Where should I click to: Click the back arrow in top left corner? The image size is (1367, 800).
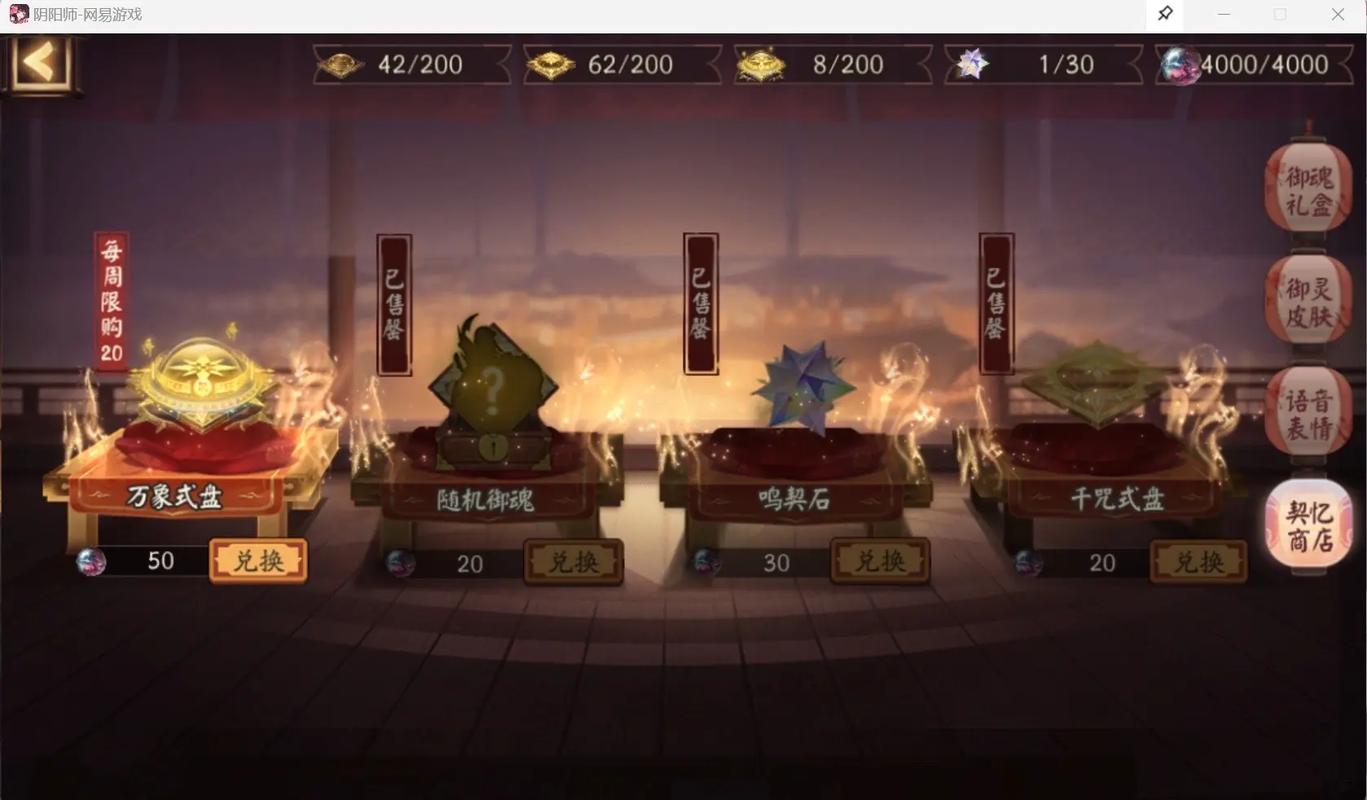(x=40, y=65)
